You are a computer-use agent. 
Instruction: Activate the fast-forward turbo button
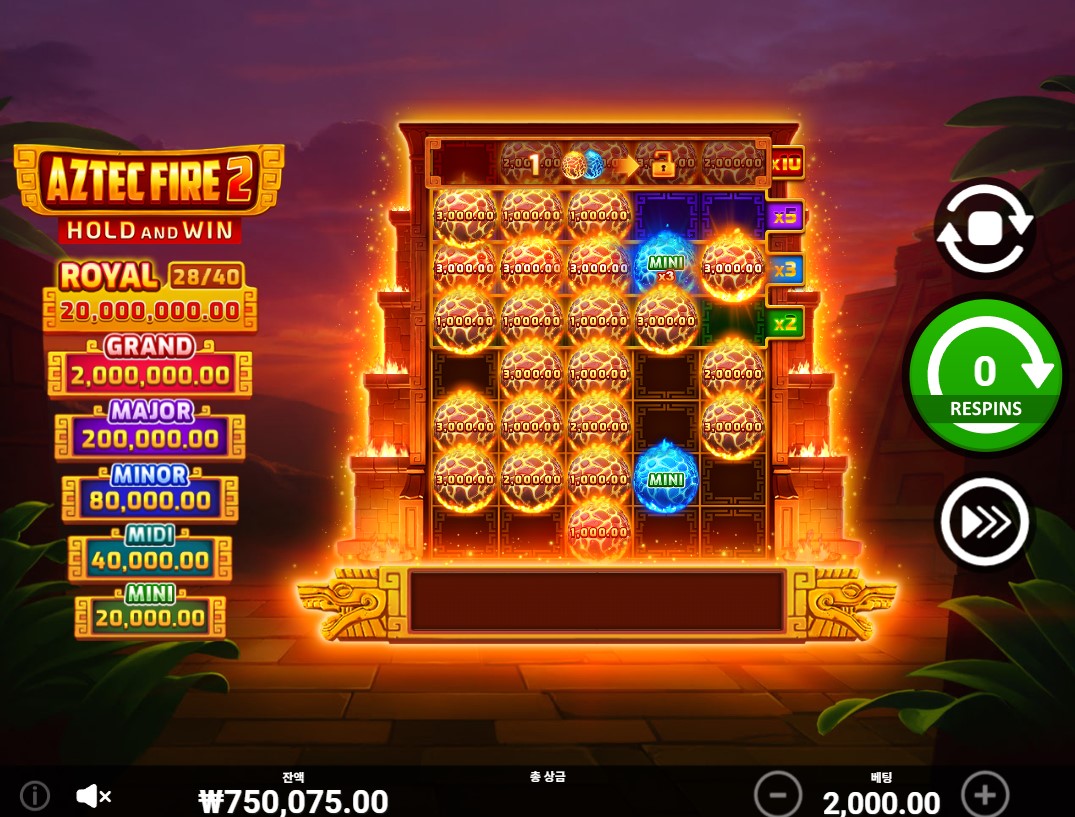pos(984,520)
